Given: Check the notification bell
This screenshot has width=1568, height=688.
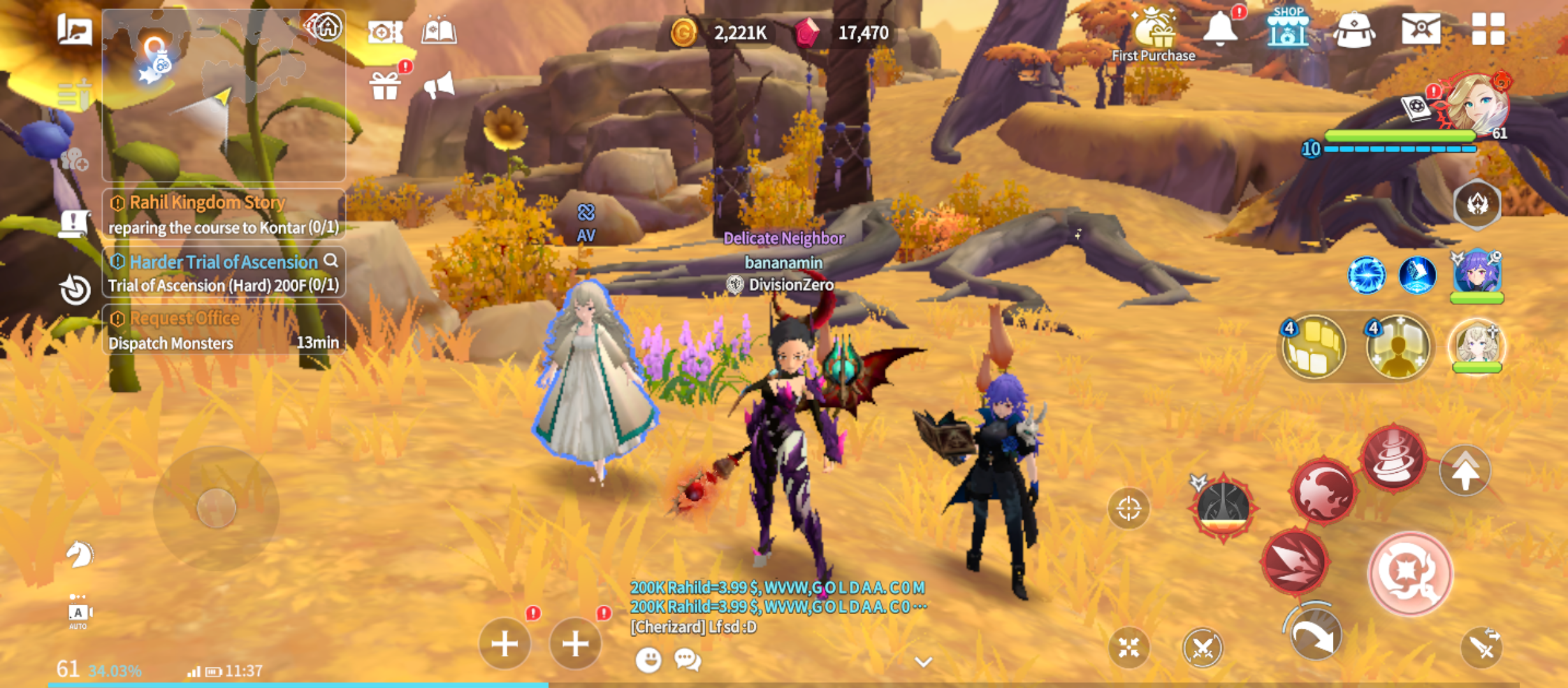Looking at the screenshot, I should pos(1220,29).
